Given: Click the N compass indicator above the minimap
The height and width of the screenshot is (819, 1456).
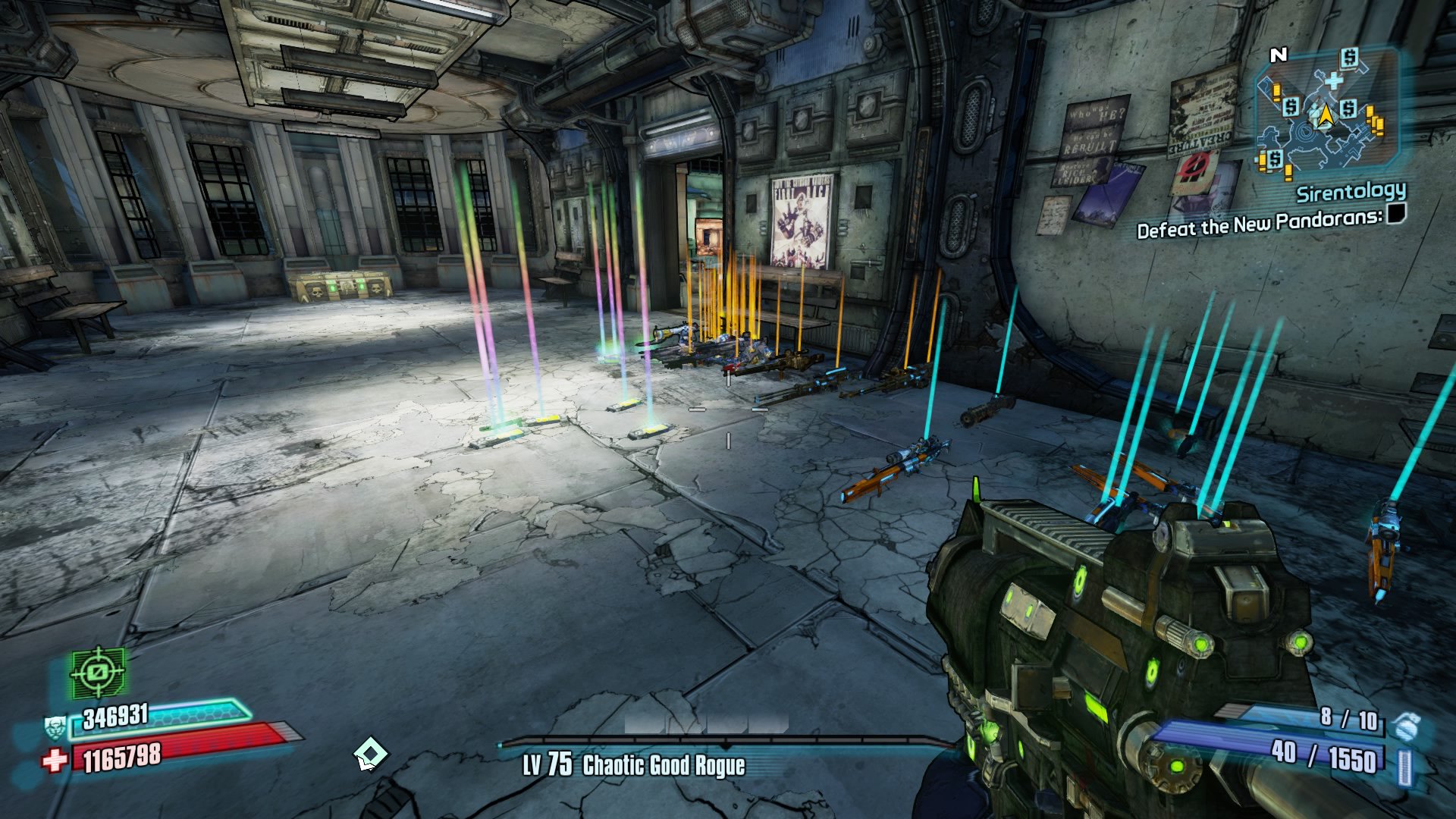Looking at the screenshot, I should pyautogui.click(x=1280, y=55).
